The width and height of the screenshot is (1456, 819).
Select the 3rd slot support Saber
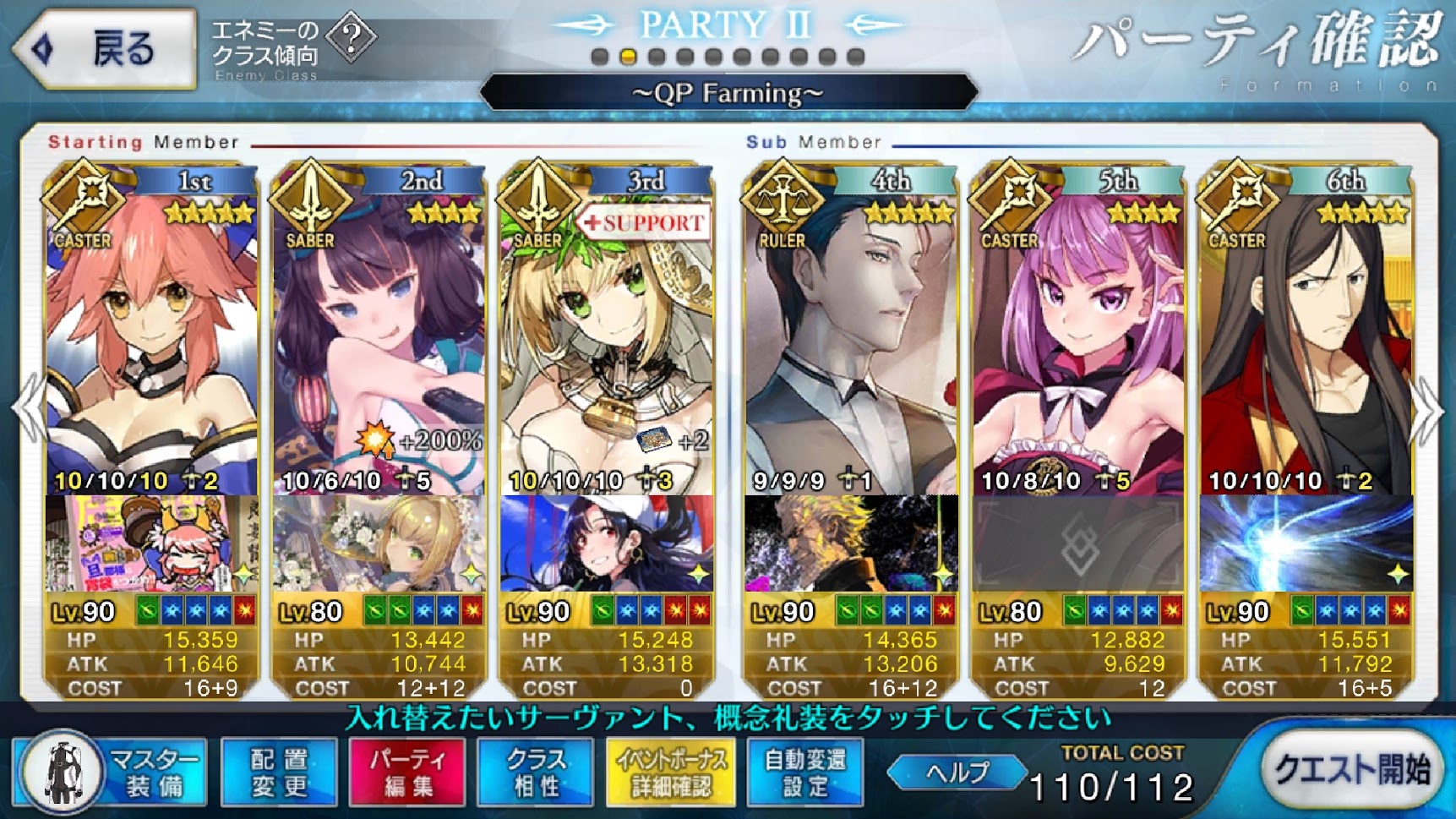coord(606,338)
